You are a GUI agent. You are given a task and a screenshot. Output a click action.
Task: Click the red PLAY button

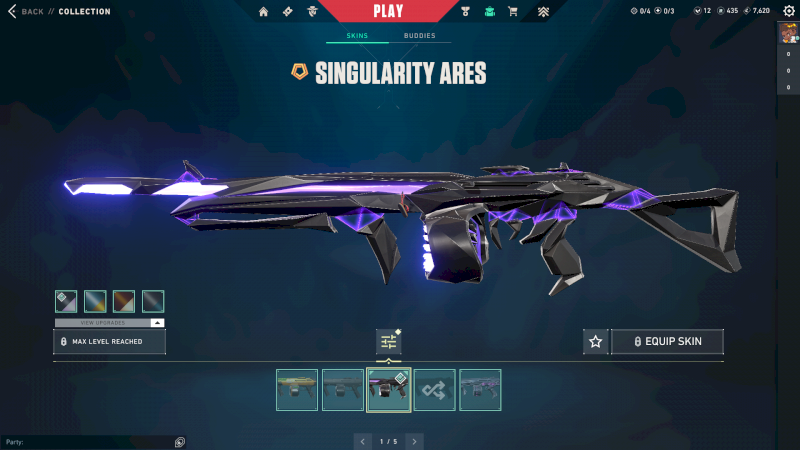387,11
